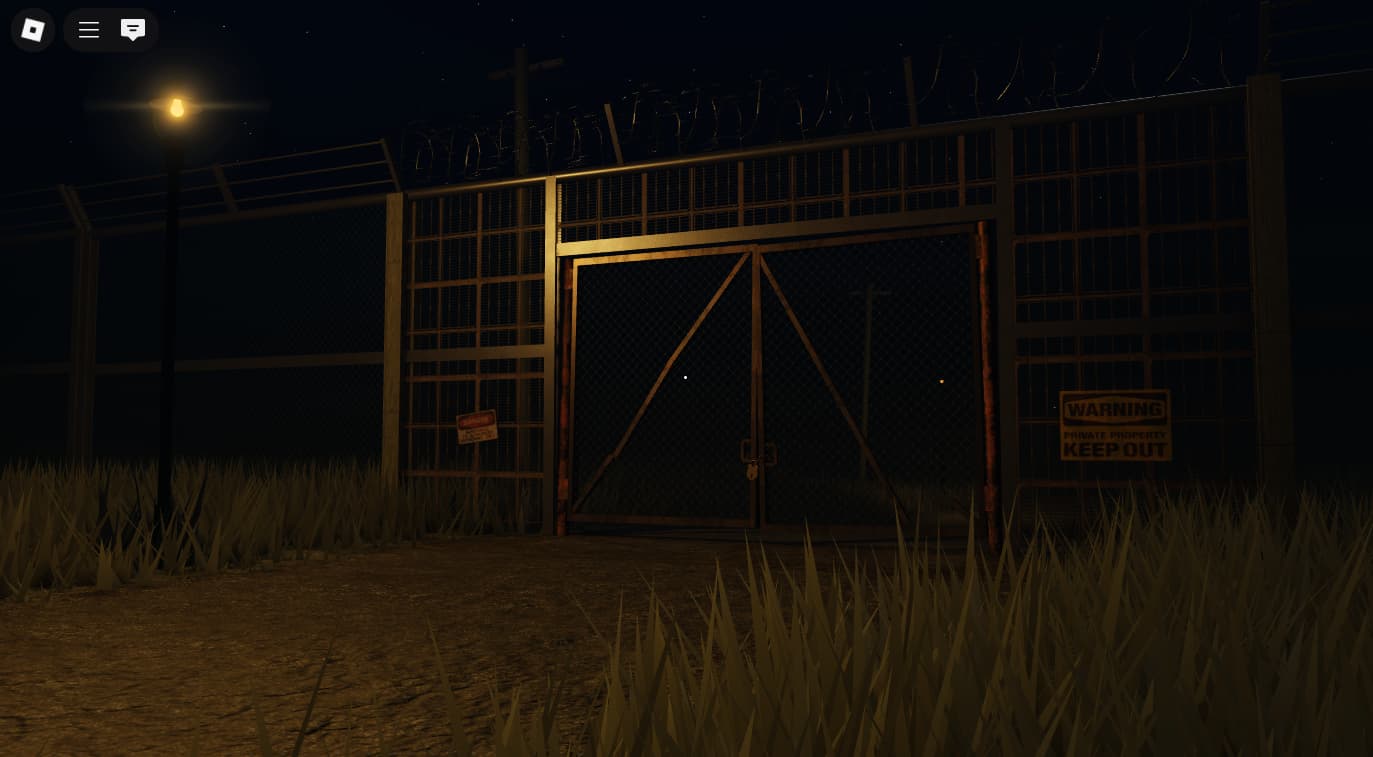The width and height of the screenshot is (1373, 757).
Task: Open the Roblox hamburger menu
Action: pyautogui.click(x=88, y=30)
